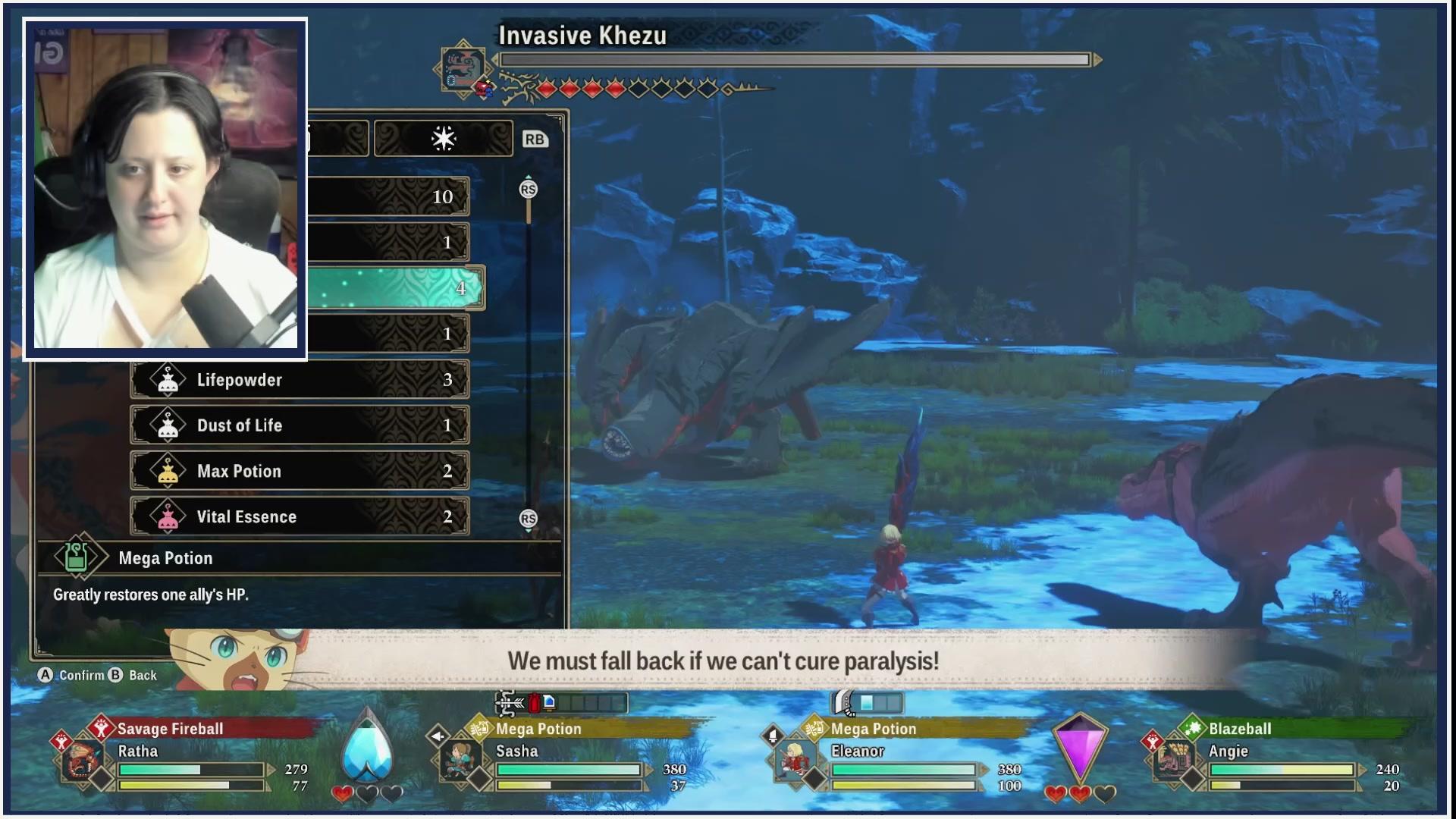This screenshot has height=819, width=1456.
Task: Select the item row with quantity 10
Action: [388, 197]
